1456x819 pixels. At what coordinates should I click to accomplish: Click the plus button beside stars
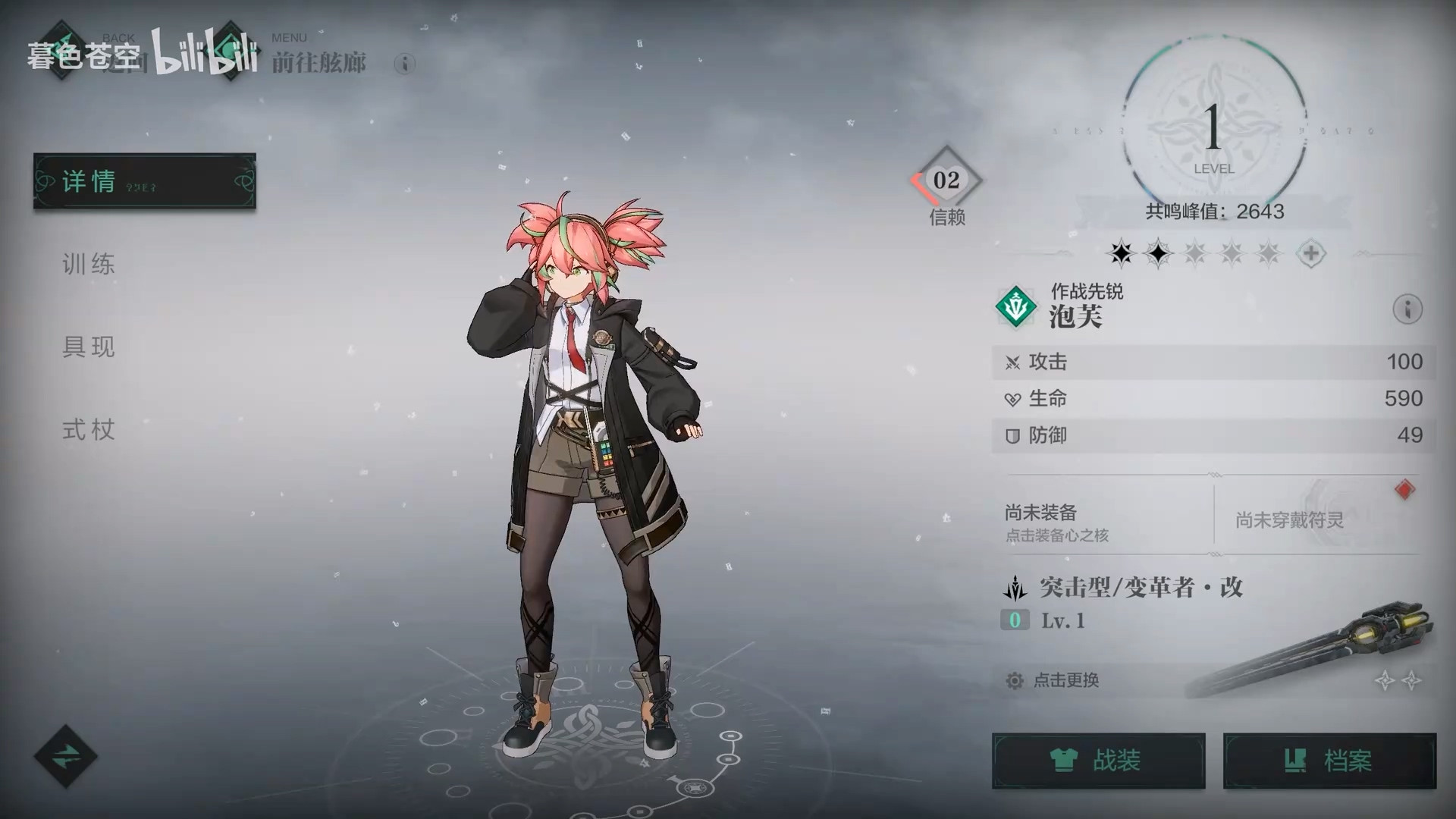[x=1310, y=254]
